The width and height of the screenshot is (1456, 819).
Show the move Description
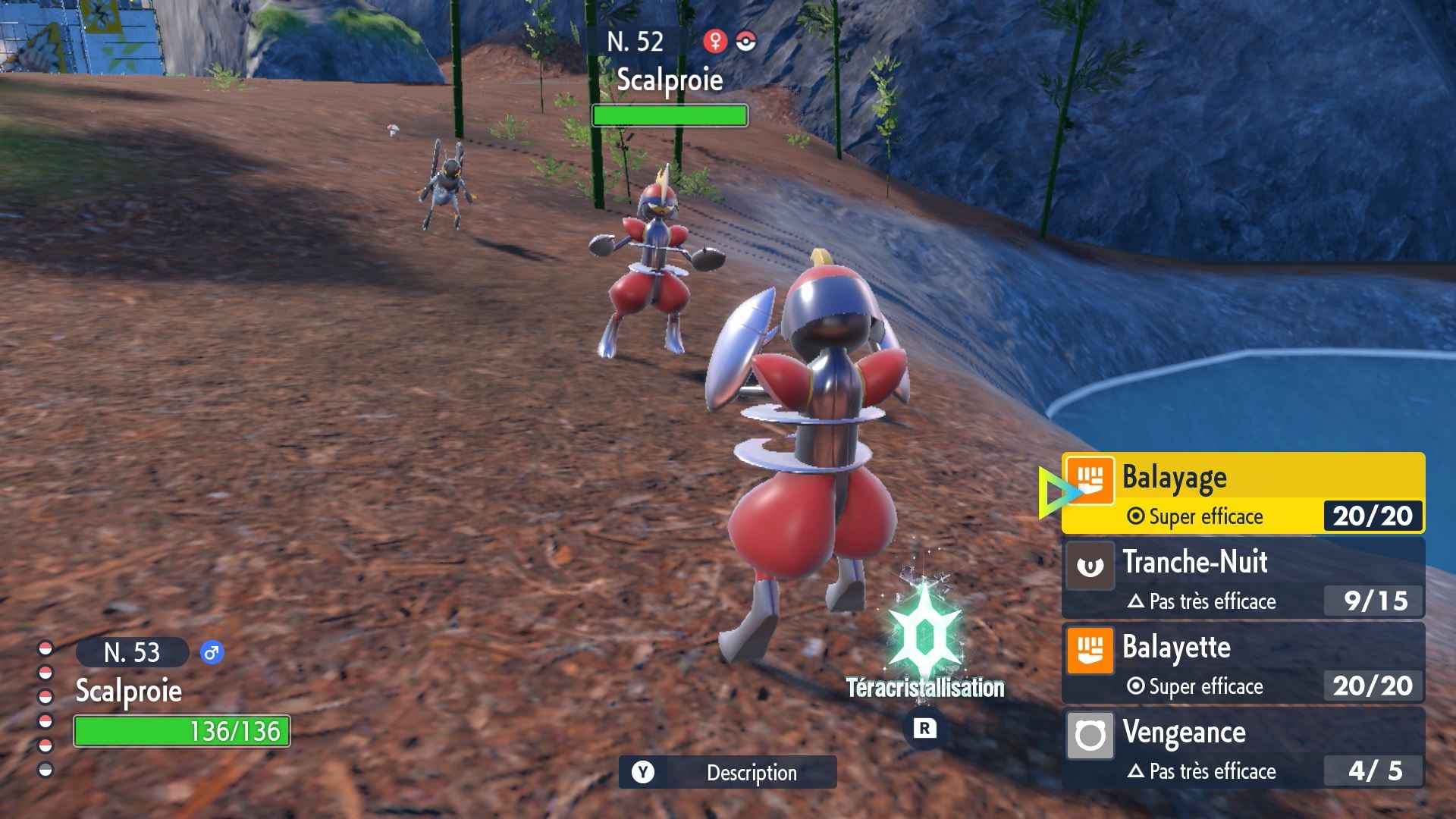pos(727,772)
